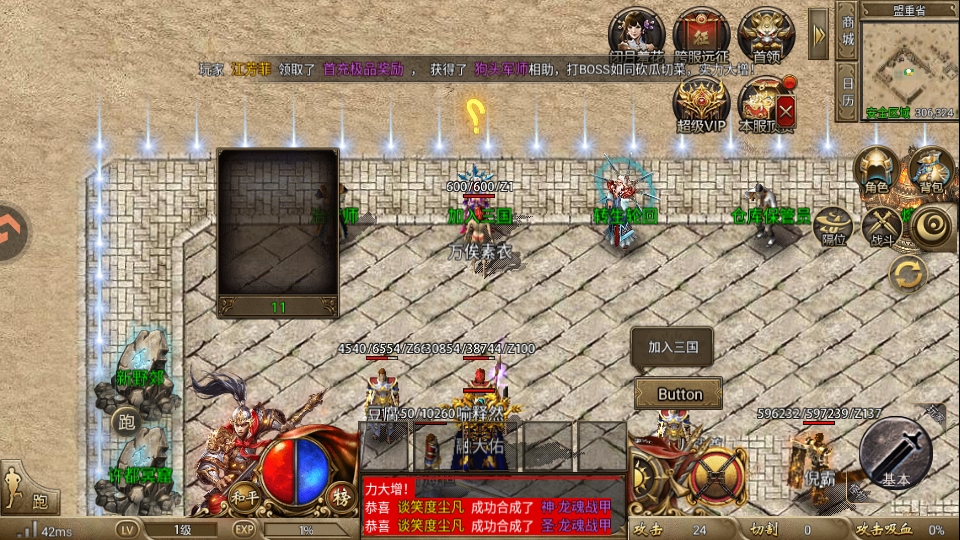Collapse the top icon row with the arrow
The width and height of the screenshot is (960, 540).
818,34
